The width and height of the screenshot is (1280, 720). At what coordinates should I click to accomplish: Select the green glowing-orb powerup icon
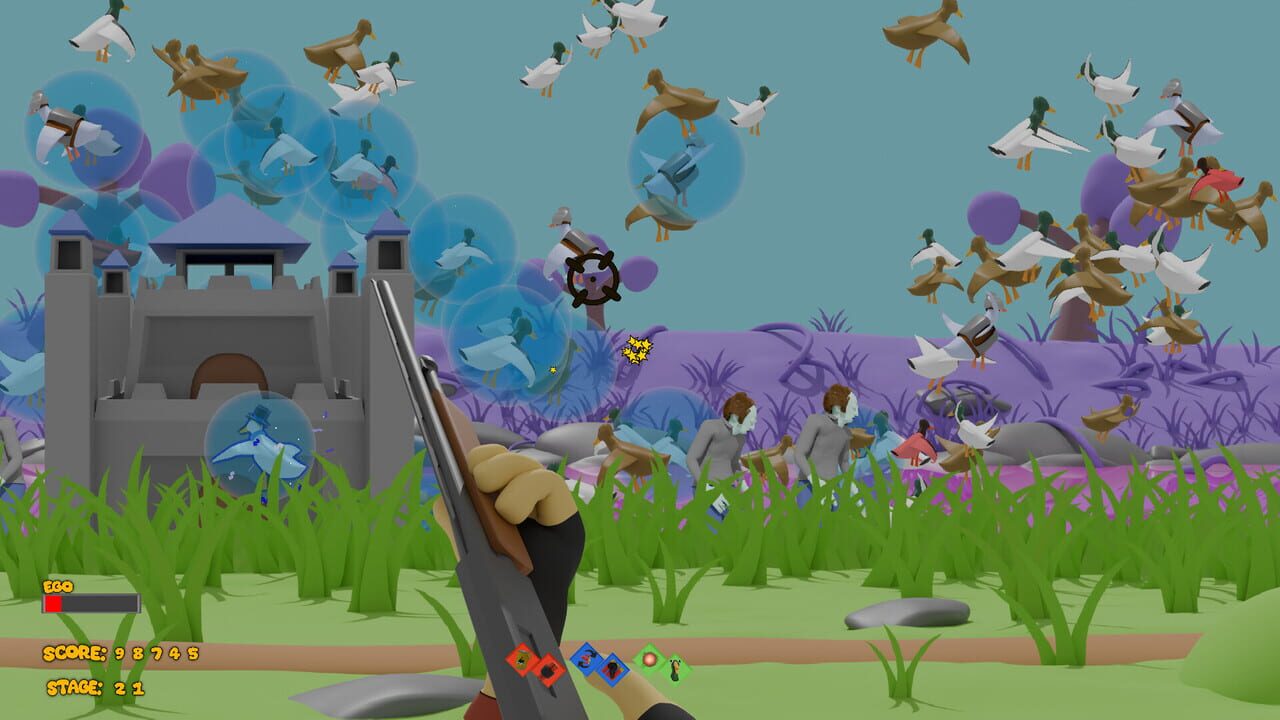coord(650,661)
